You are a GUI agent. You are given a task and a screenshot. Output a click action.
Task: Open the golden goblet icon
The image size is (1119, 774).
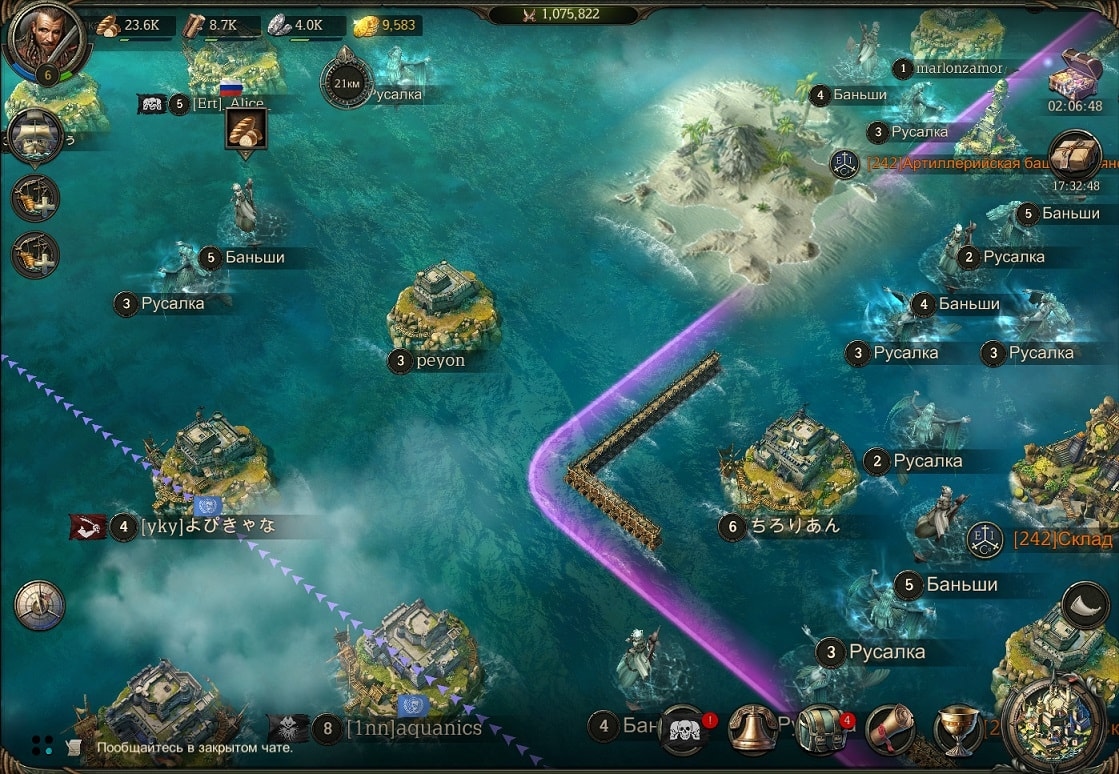click(957, 730)
